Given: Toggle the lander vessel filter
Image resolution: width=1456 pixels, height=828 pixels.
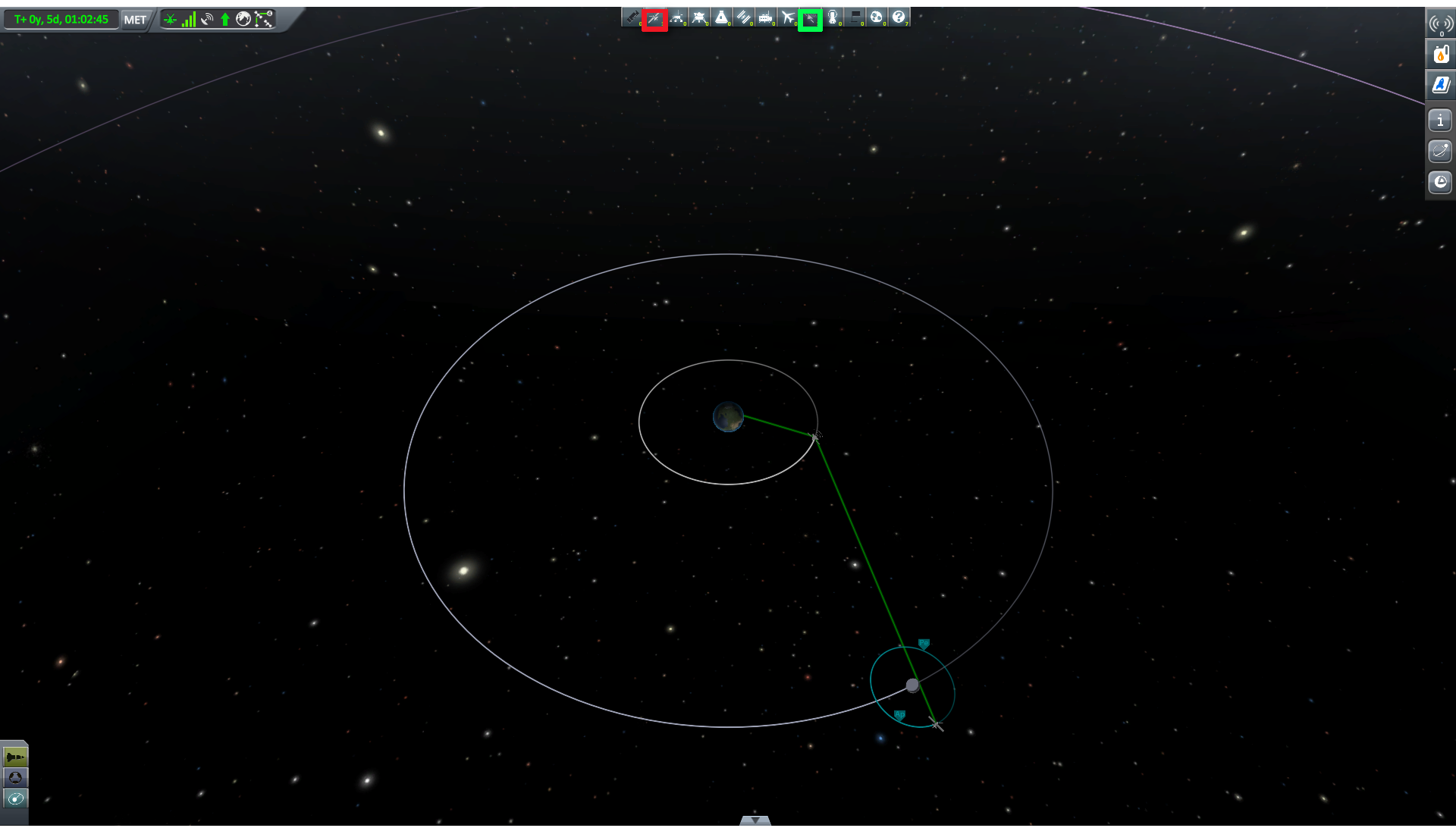Looking at the screenshot, I should (x=699, y=17).
